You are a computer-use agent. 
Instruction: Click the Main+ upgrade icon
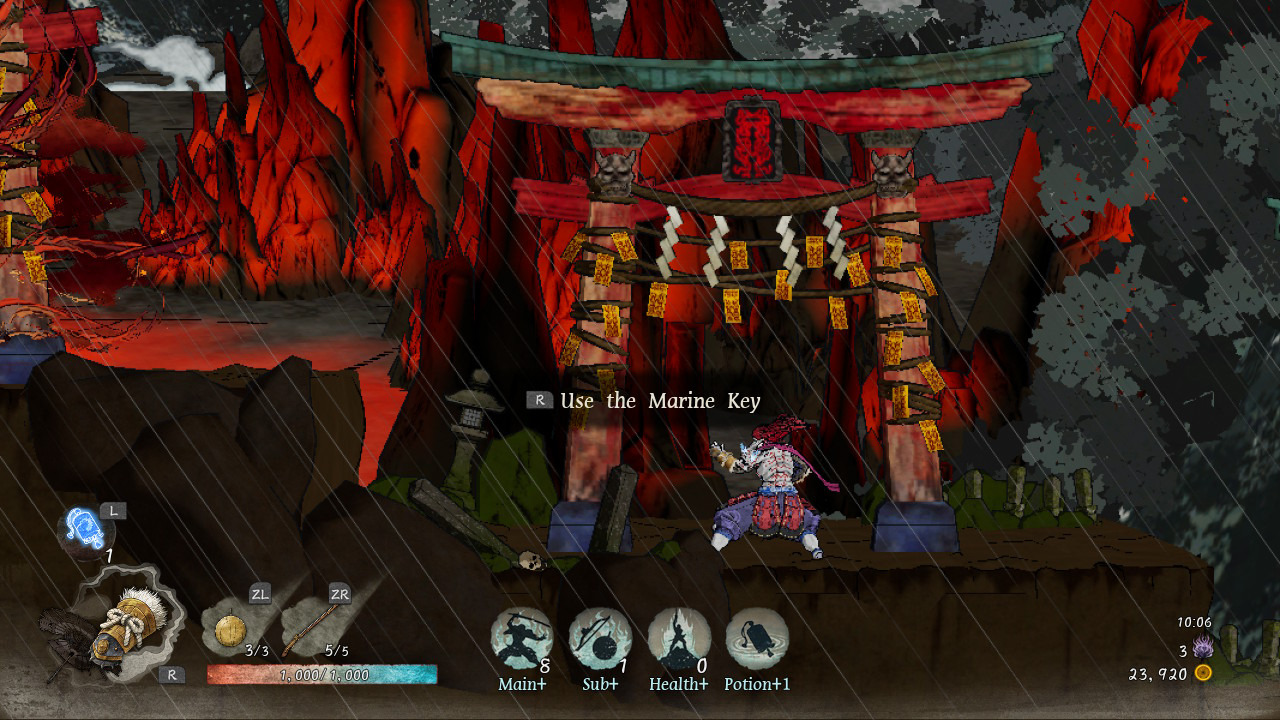(521, 638)
